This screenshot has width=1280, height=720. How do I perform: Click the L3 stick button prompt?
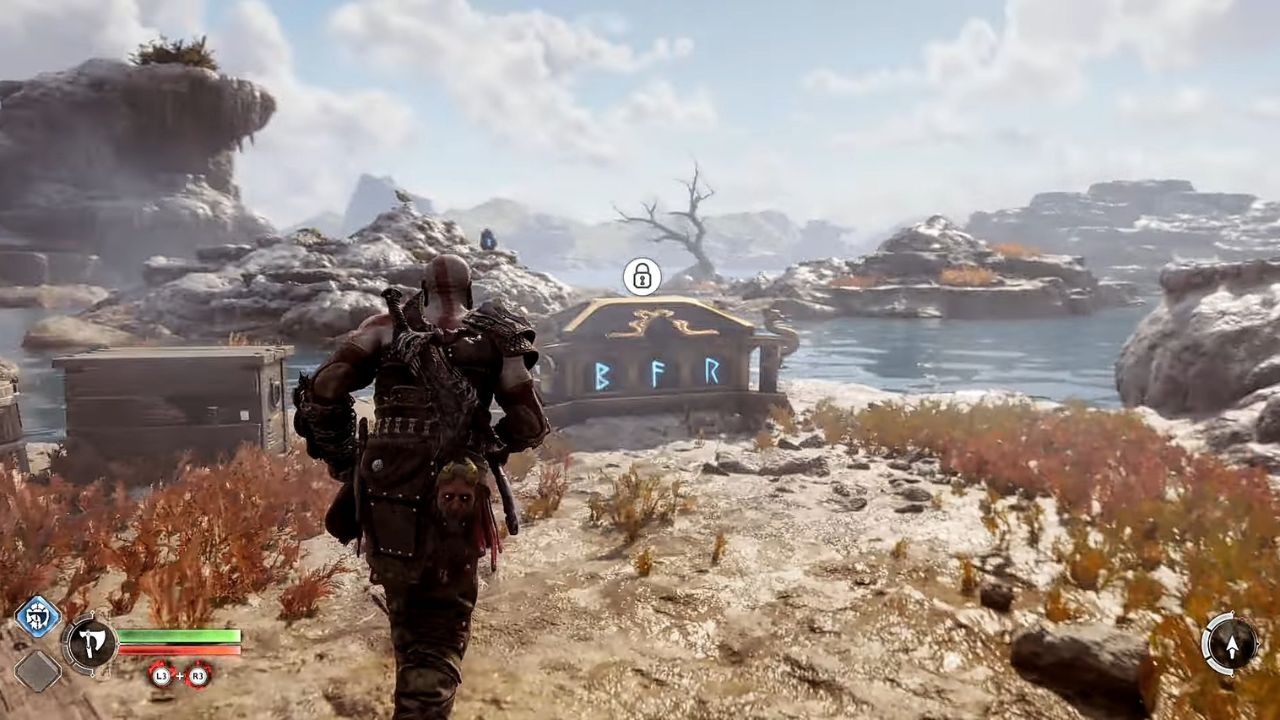click(161, 677)
